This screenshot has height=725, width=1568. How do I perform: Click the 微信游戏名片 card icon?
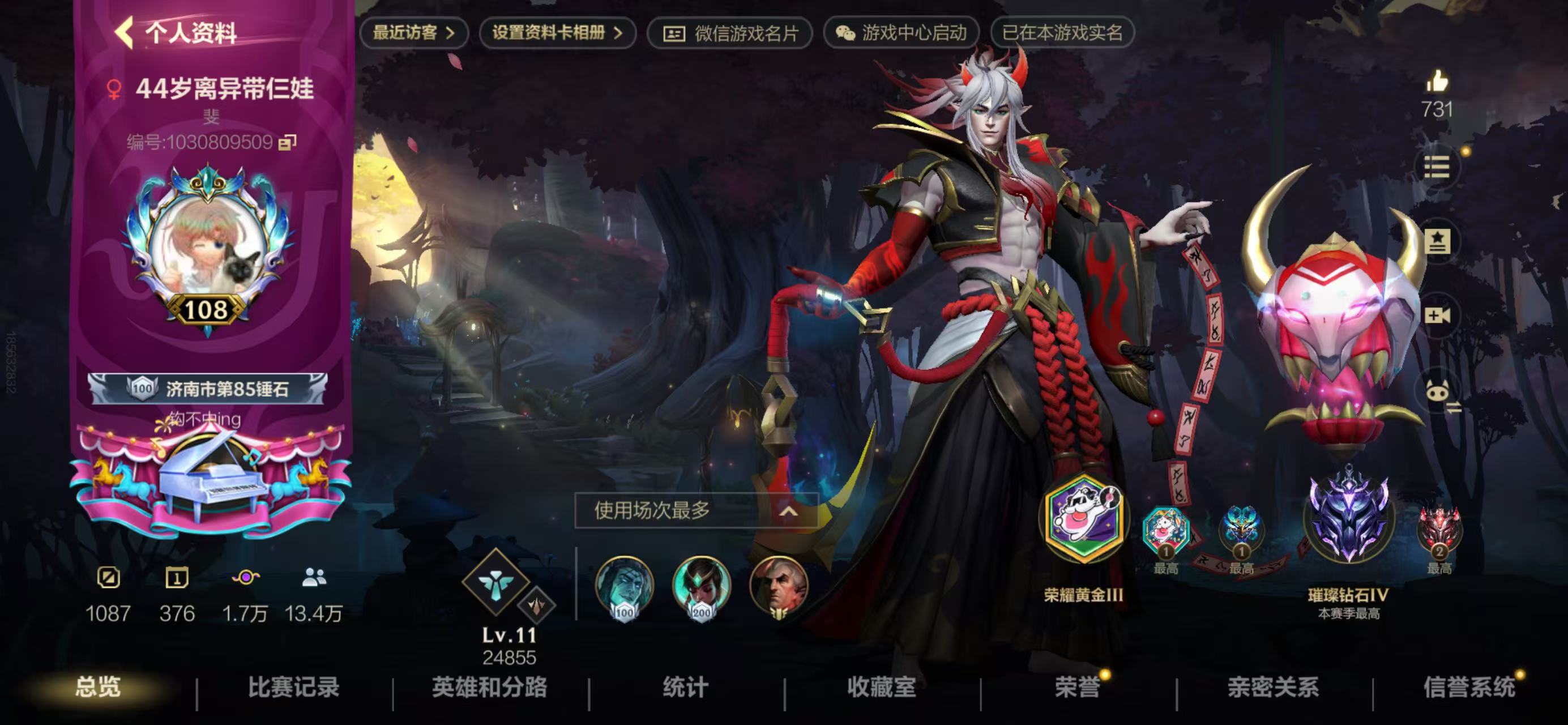coord(675,35)
